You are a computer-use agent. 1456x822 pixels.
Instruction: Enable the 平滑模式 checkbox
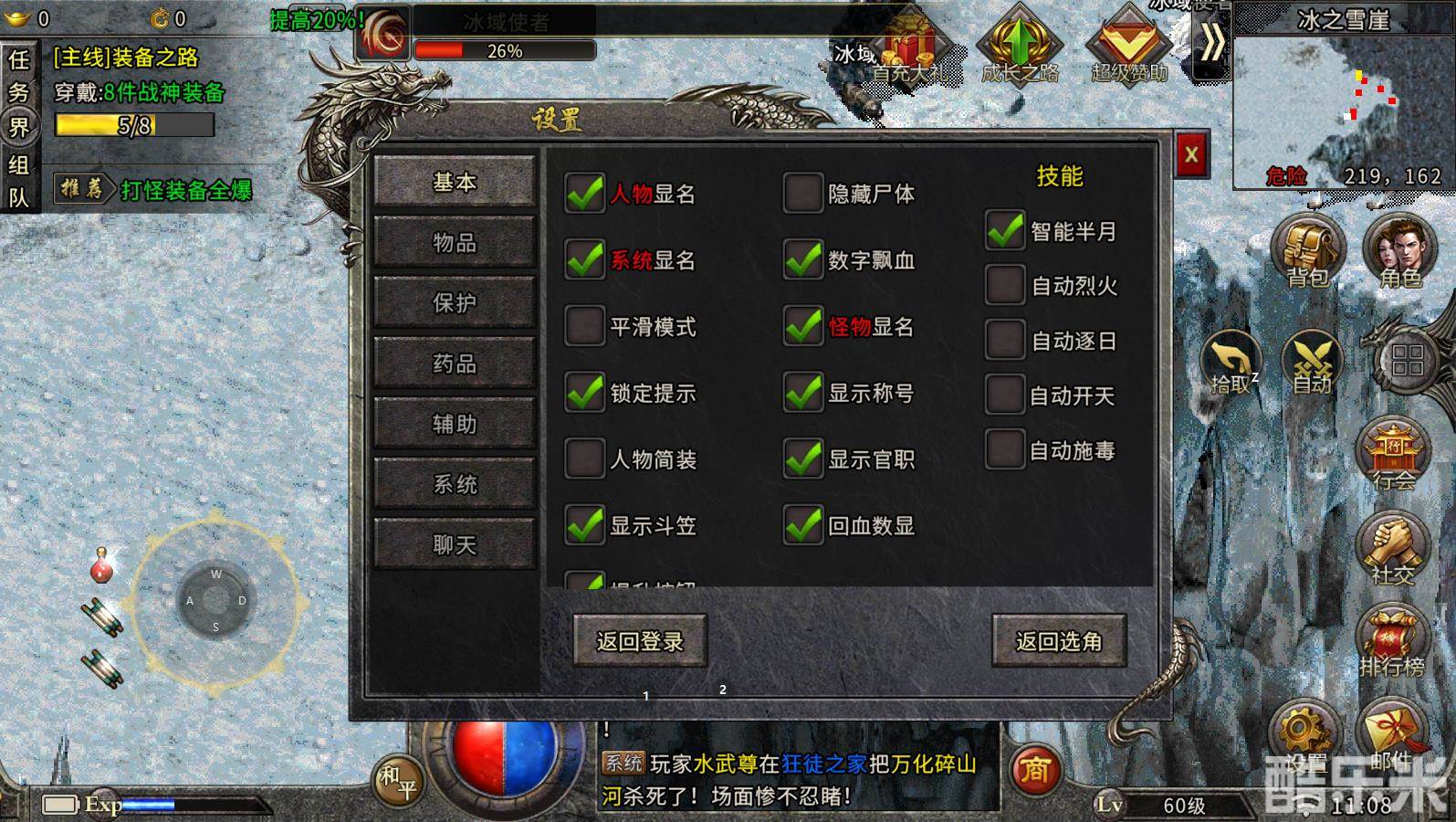tap(584, 327)
